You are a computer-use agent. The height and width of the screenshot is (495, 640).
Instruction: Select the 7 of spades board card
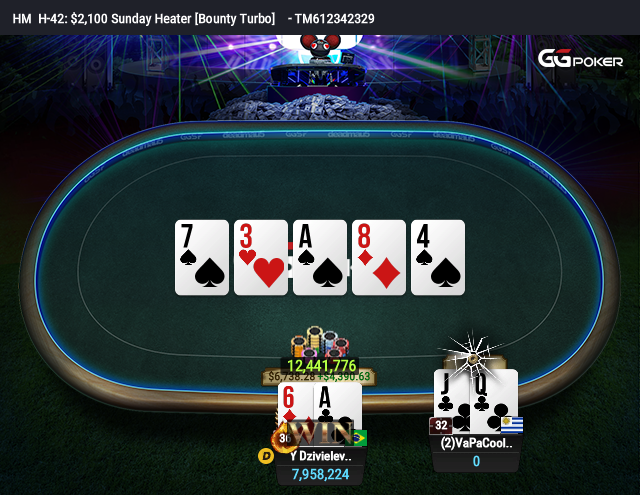pyautogui.click(x=202, y=257)
